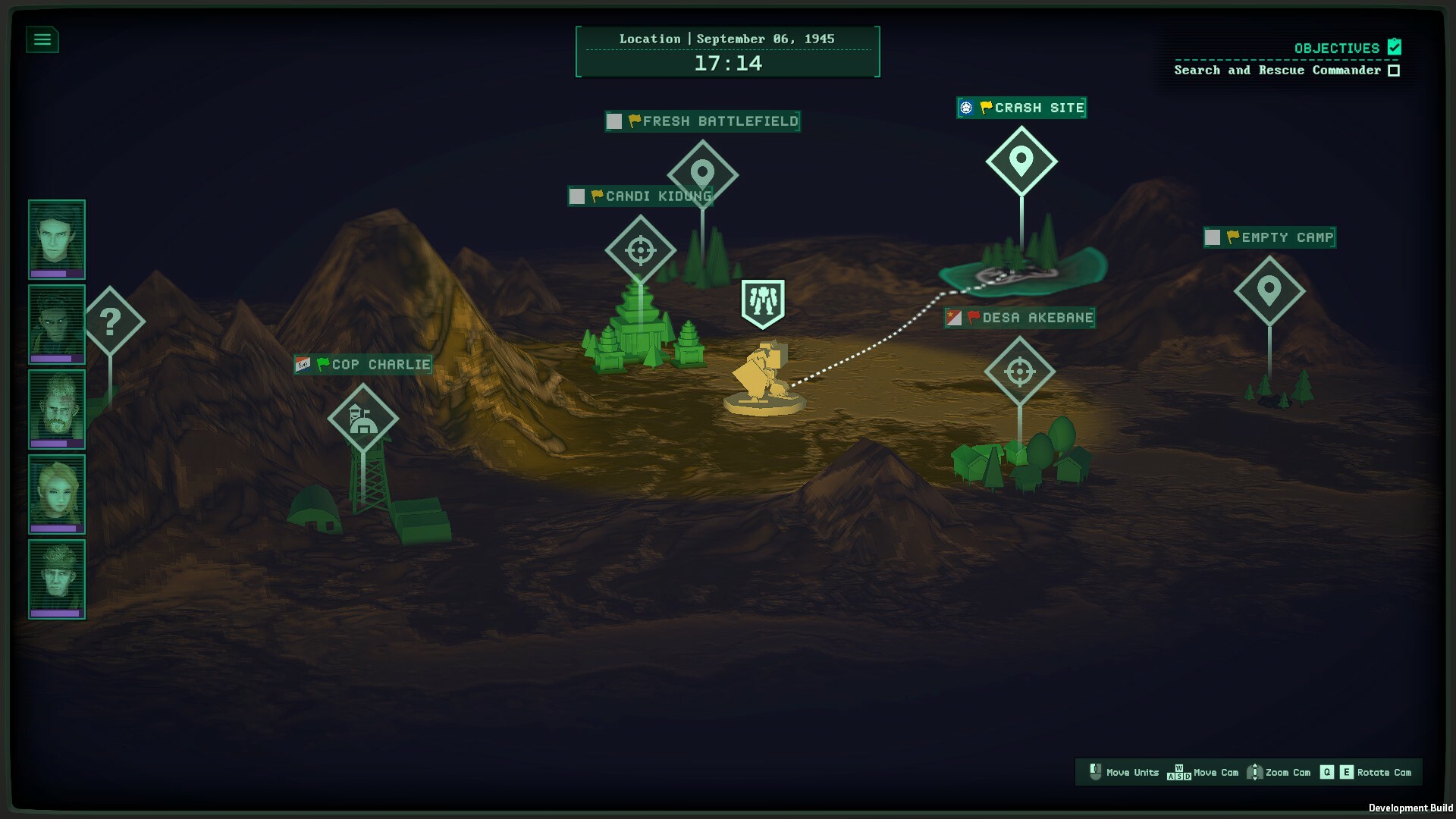Image resolution: width=1456 pixels, height=819 pixels.
Task: Open the watchtower marker at Cop Charlie
Action: pyautogui.click(x=363, y=418)
